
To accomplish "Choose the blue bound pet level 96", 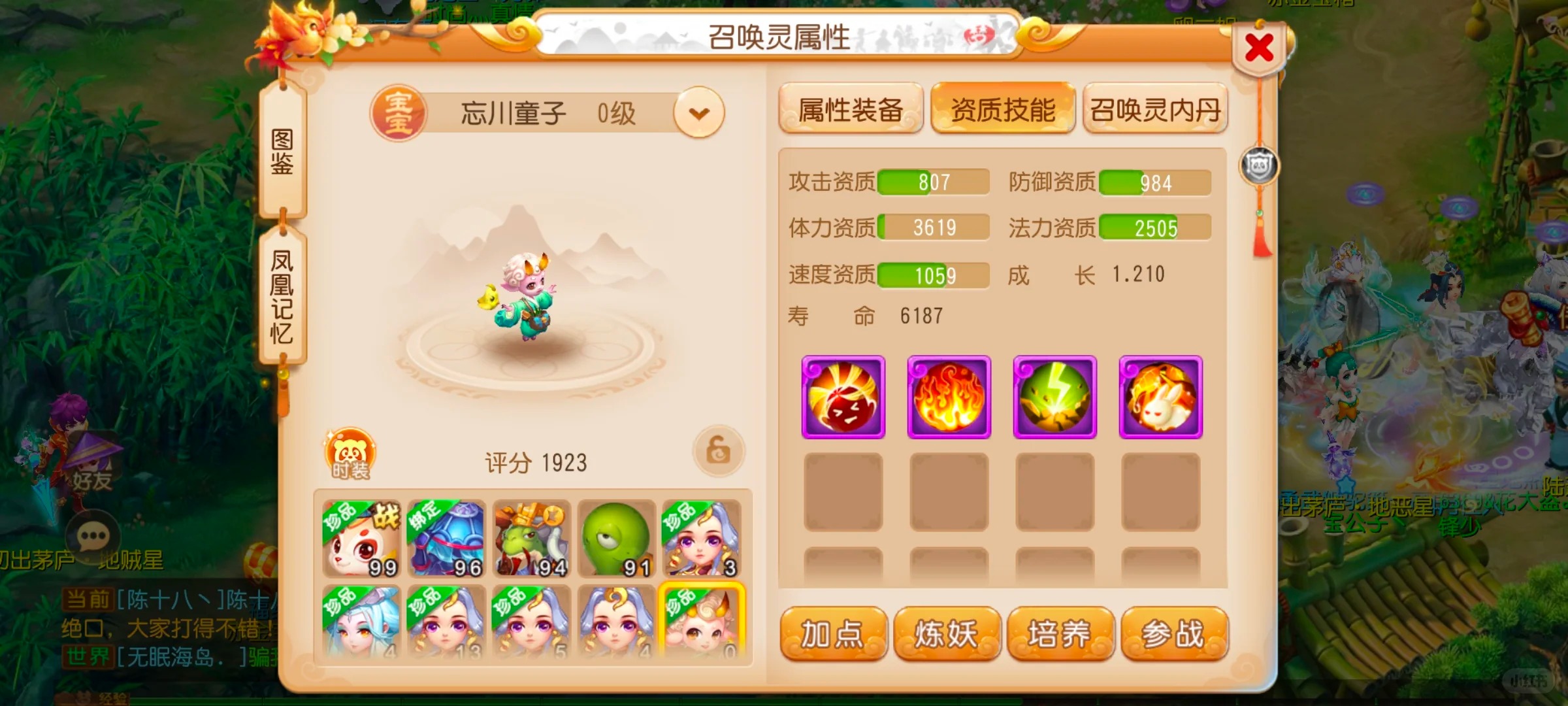I will (446, 539).
